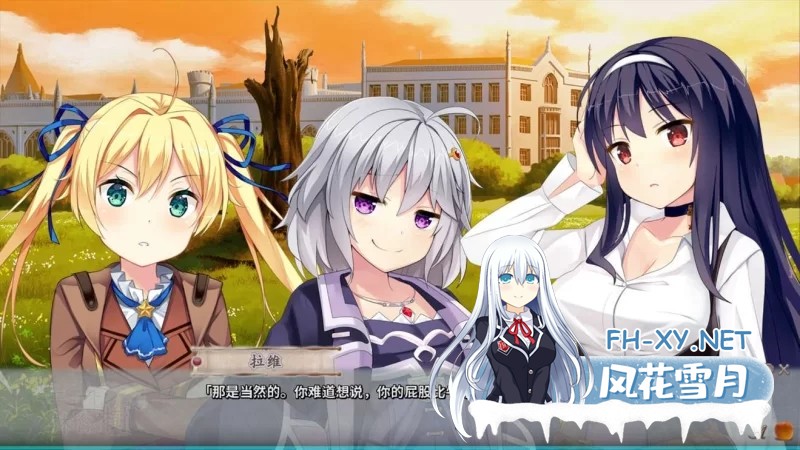Click the orange gem icon in the dialogue box
800x450 pixels.
point(782,431)
